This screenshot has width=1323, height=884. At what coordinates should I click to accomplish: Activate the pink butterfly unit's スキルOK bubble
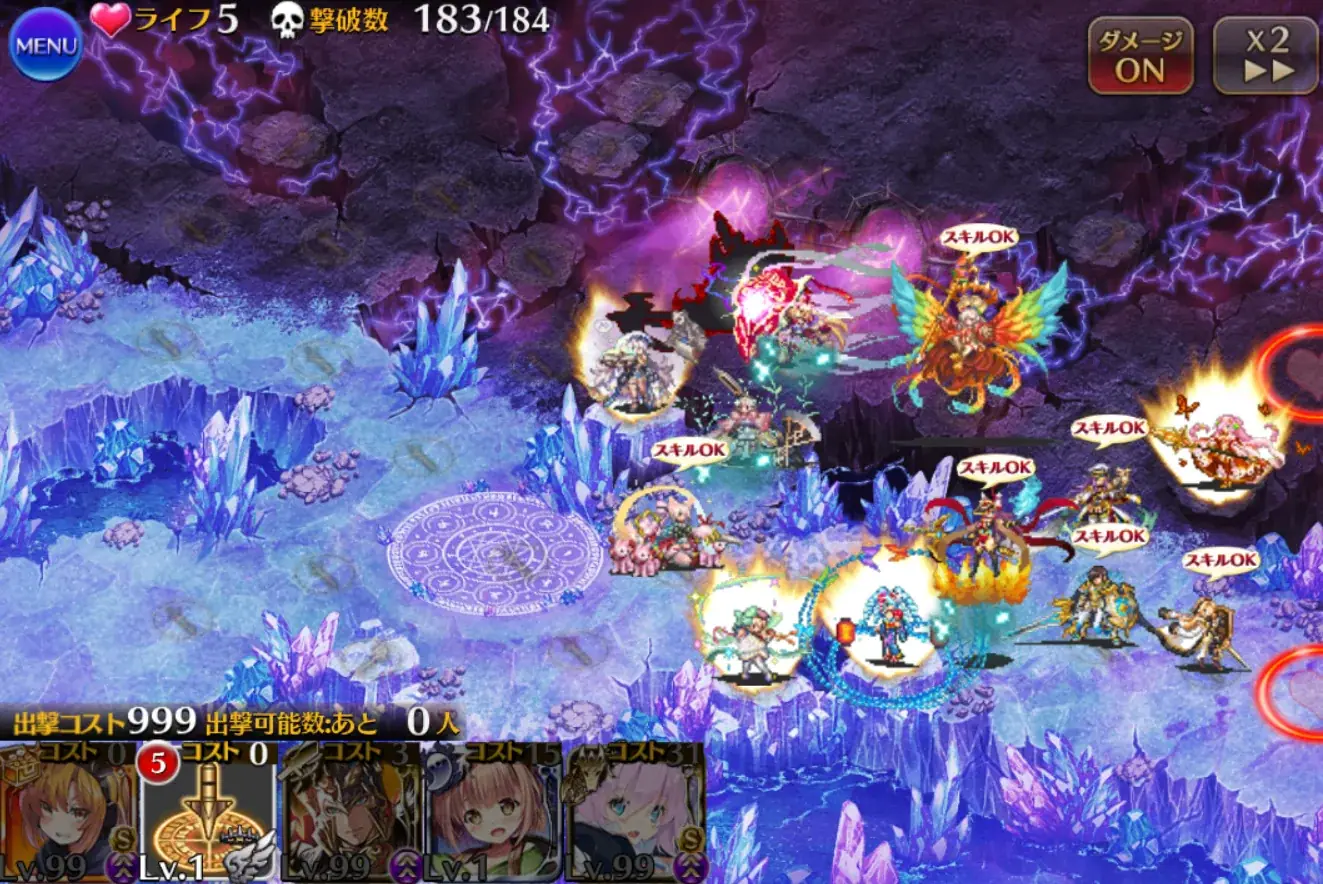point(1110,426)
